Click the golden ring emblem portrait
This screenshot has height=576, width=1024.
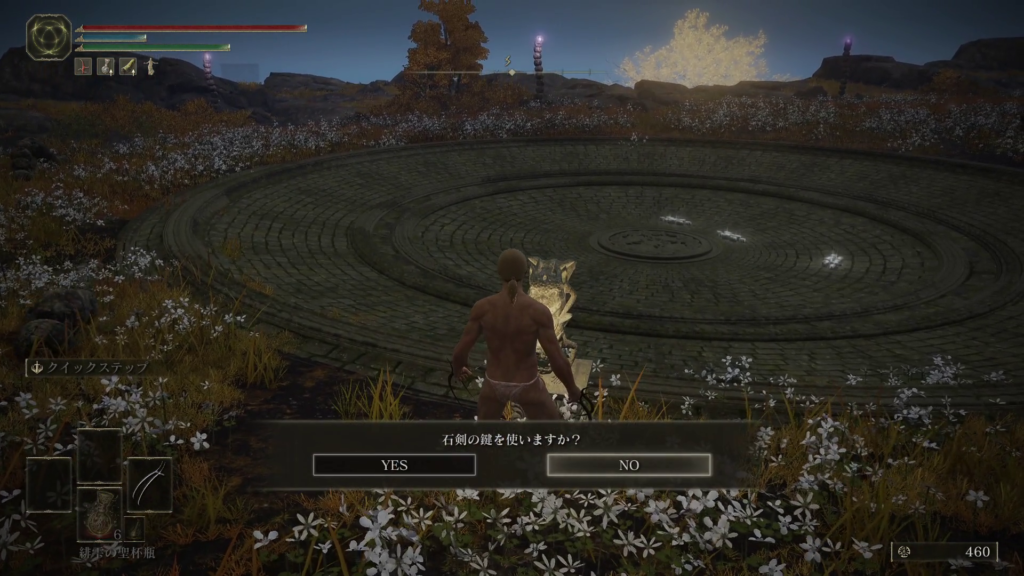pos(48,37)
